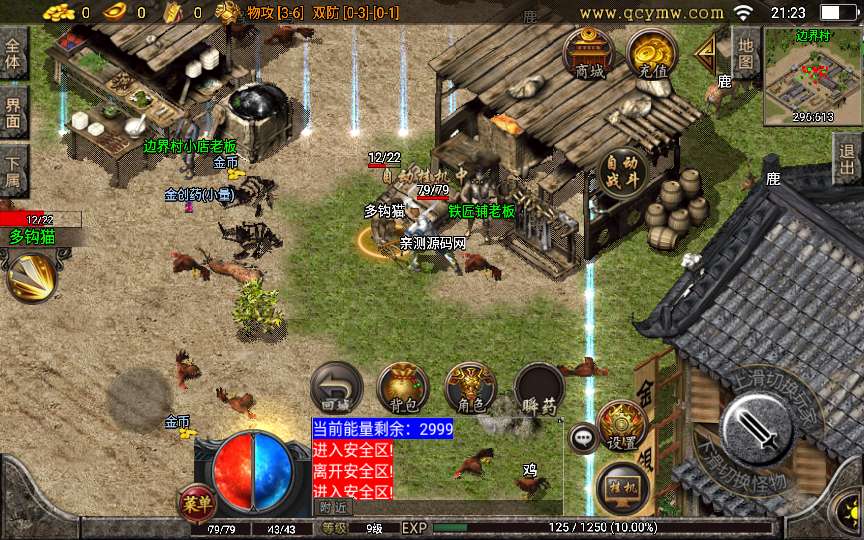Open the chat speech bubble
Viewport: 864px width, 540px height.
pos(583,438)
